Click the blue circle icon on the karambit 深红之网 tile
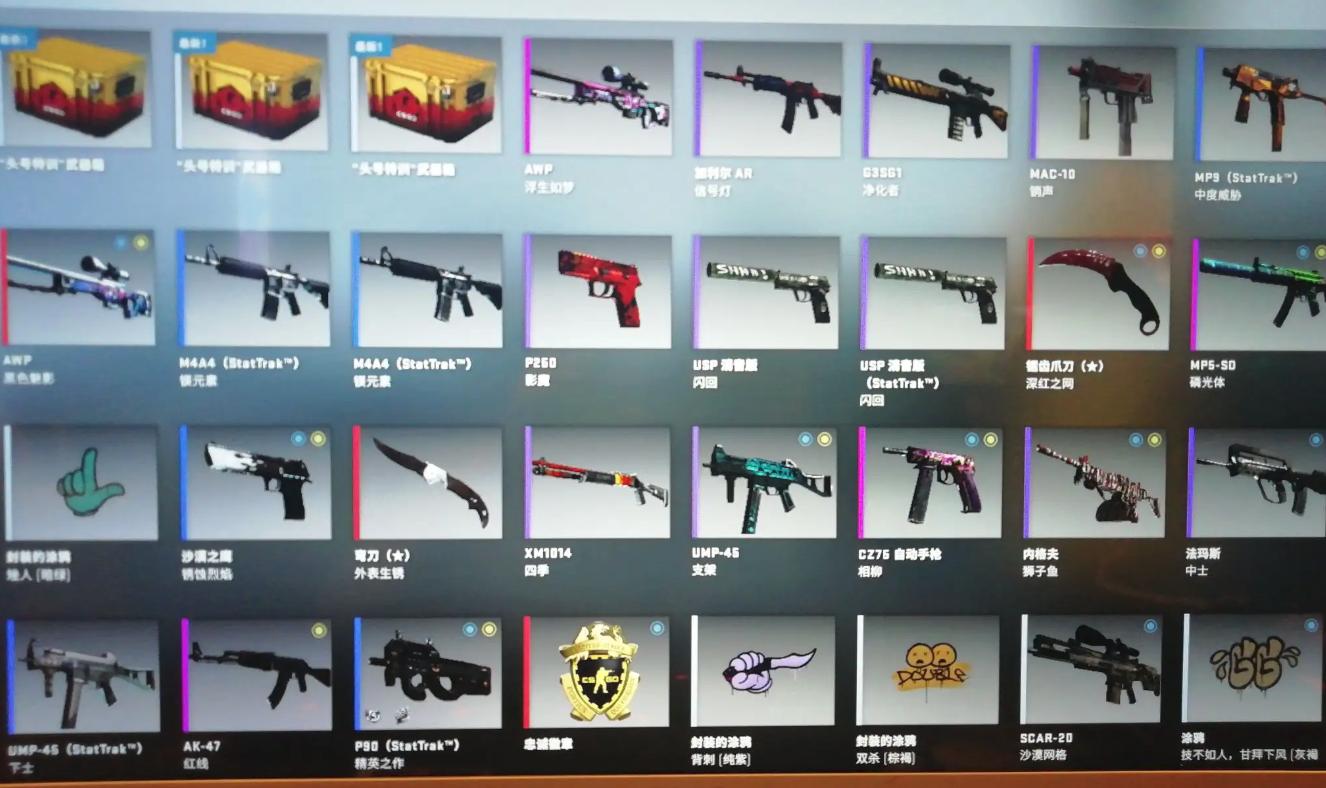 tap(1141, 251)
